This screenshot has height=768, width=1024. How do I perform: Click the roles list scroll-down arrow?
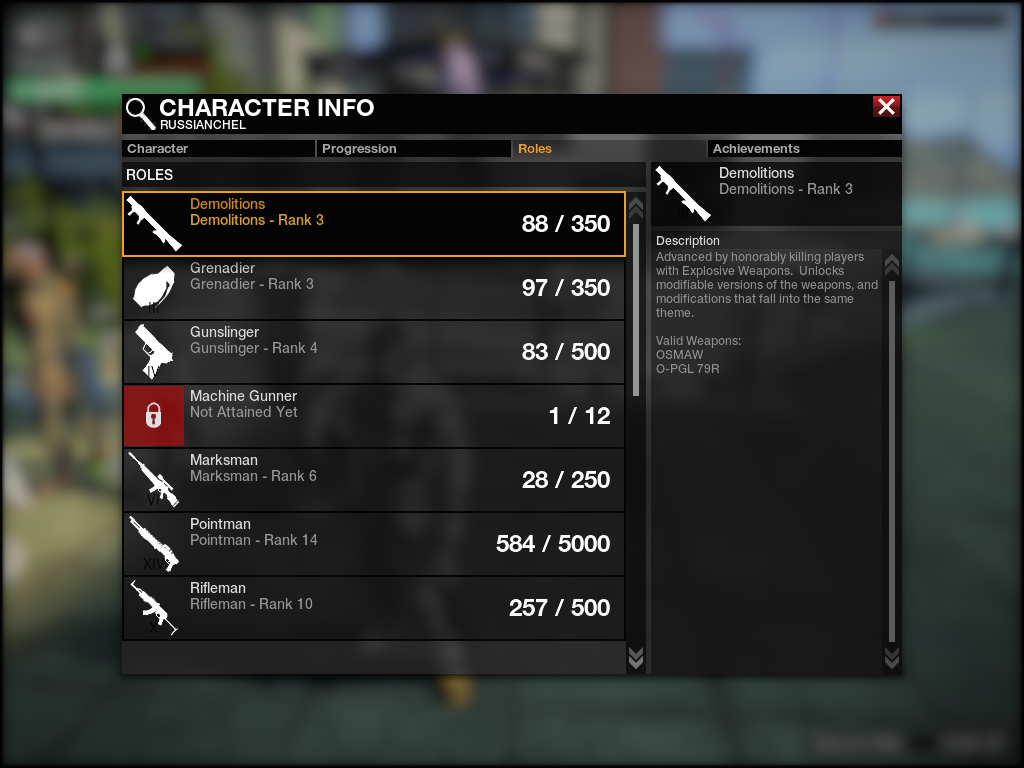pyautogui.click(x=635, y=657)
